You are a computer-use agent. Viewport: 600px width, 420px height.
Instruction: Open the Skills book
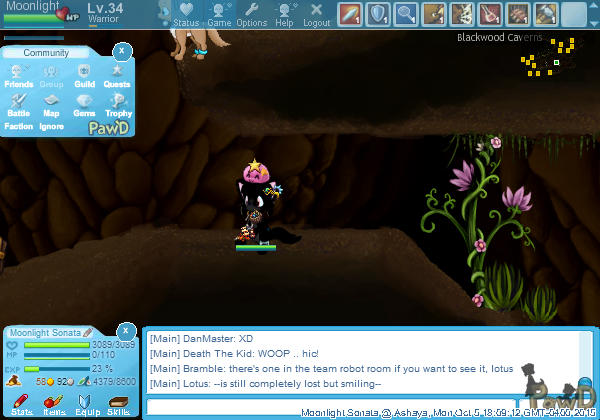(x=118, y=404)
